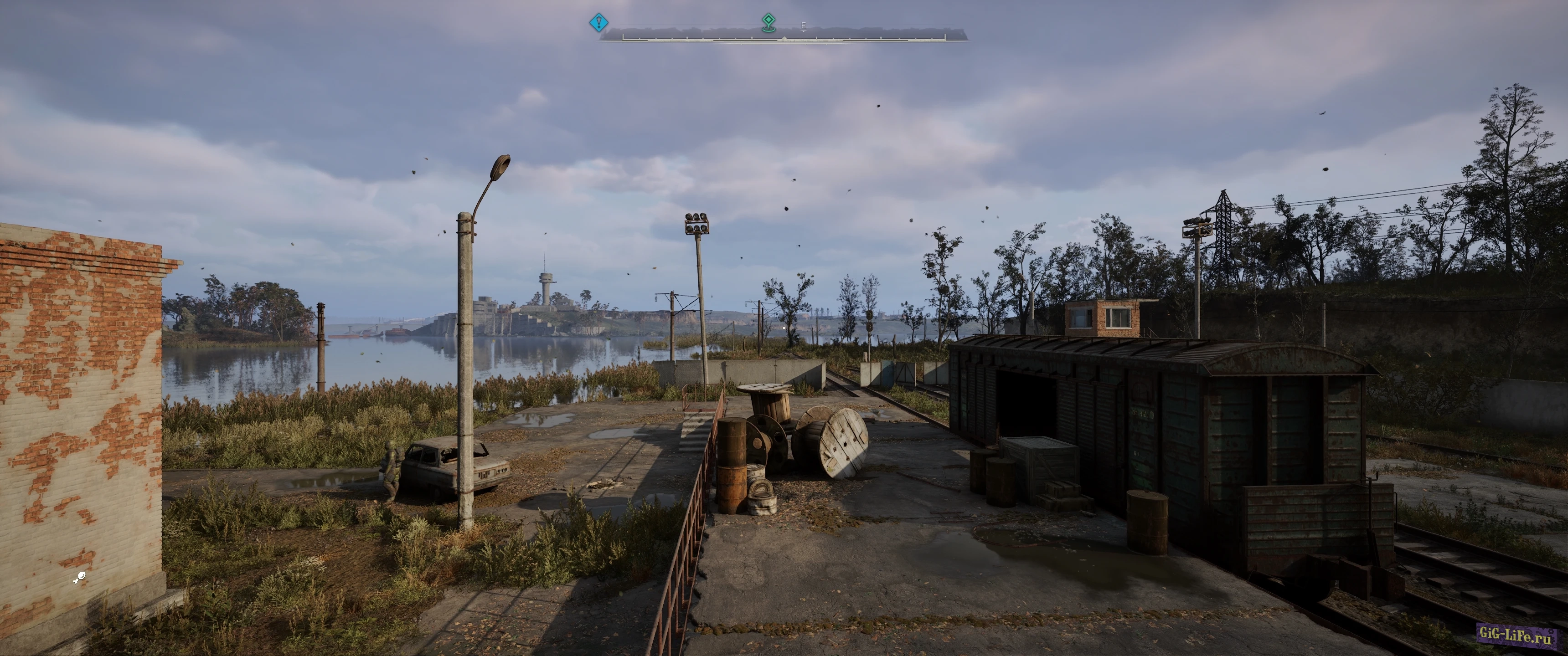Screen dimensions: 1568x656
Task: Click the blue exclamation quest marker
Action: tap(598, 23)
